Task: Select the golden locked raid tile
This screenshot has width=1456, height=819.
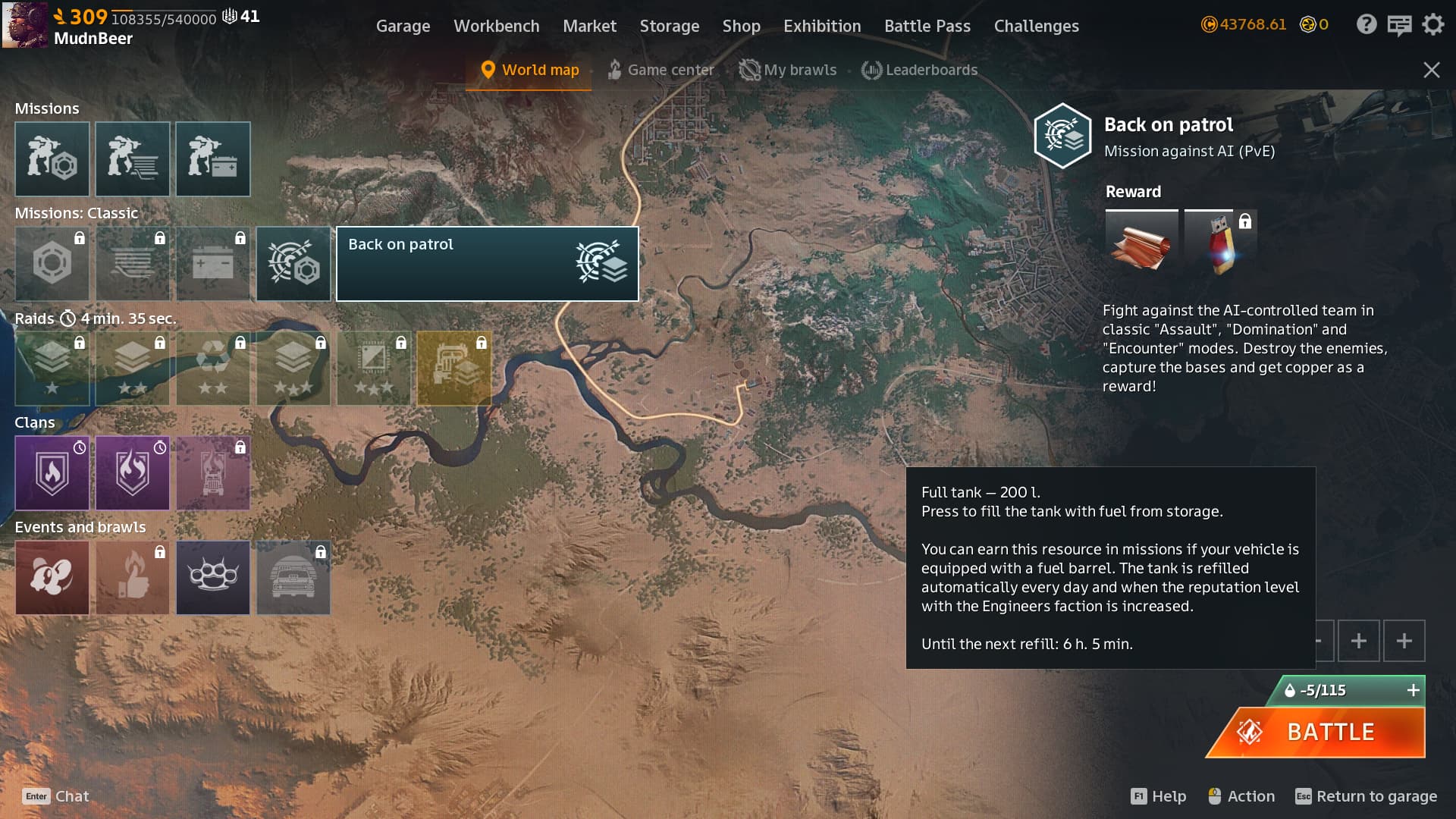Action: pos(454,369)
